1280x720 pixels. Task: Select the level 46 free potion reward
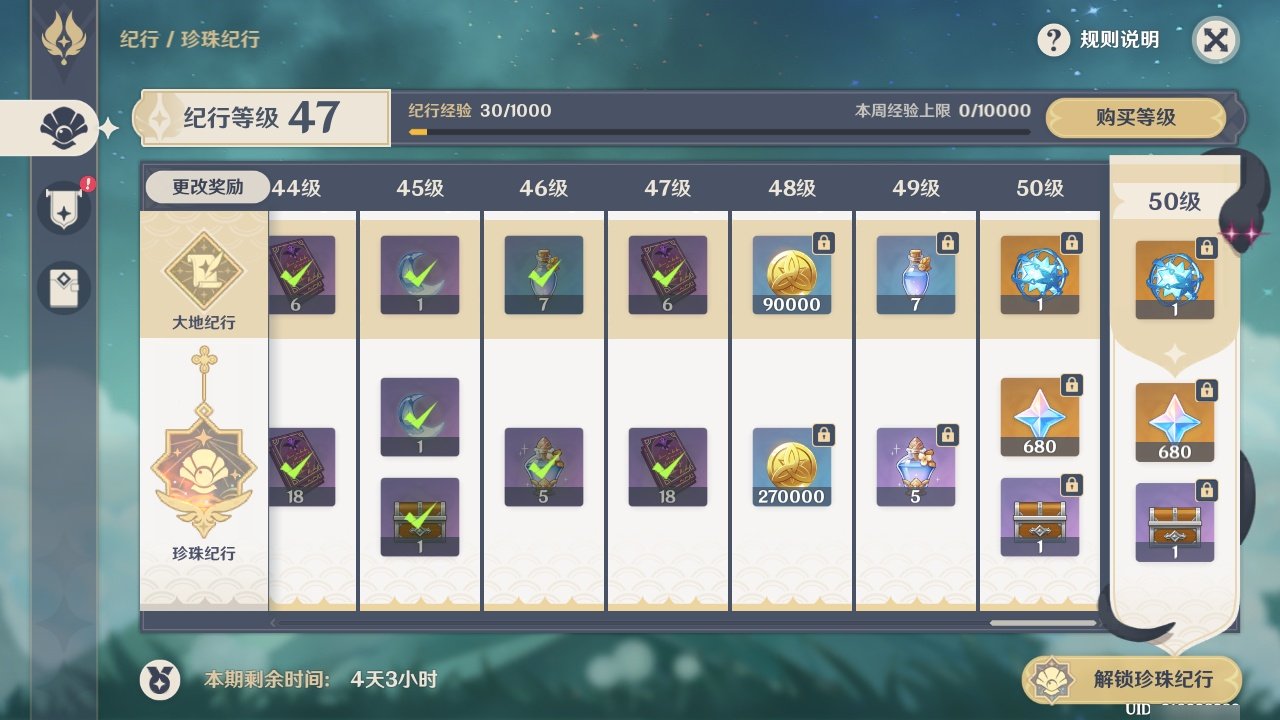(x=543, y=275)
